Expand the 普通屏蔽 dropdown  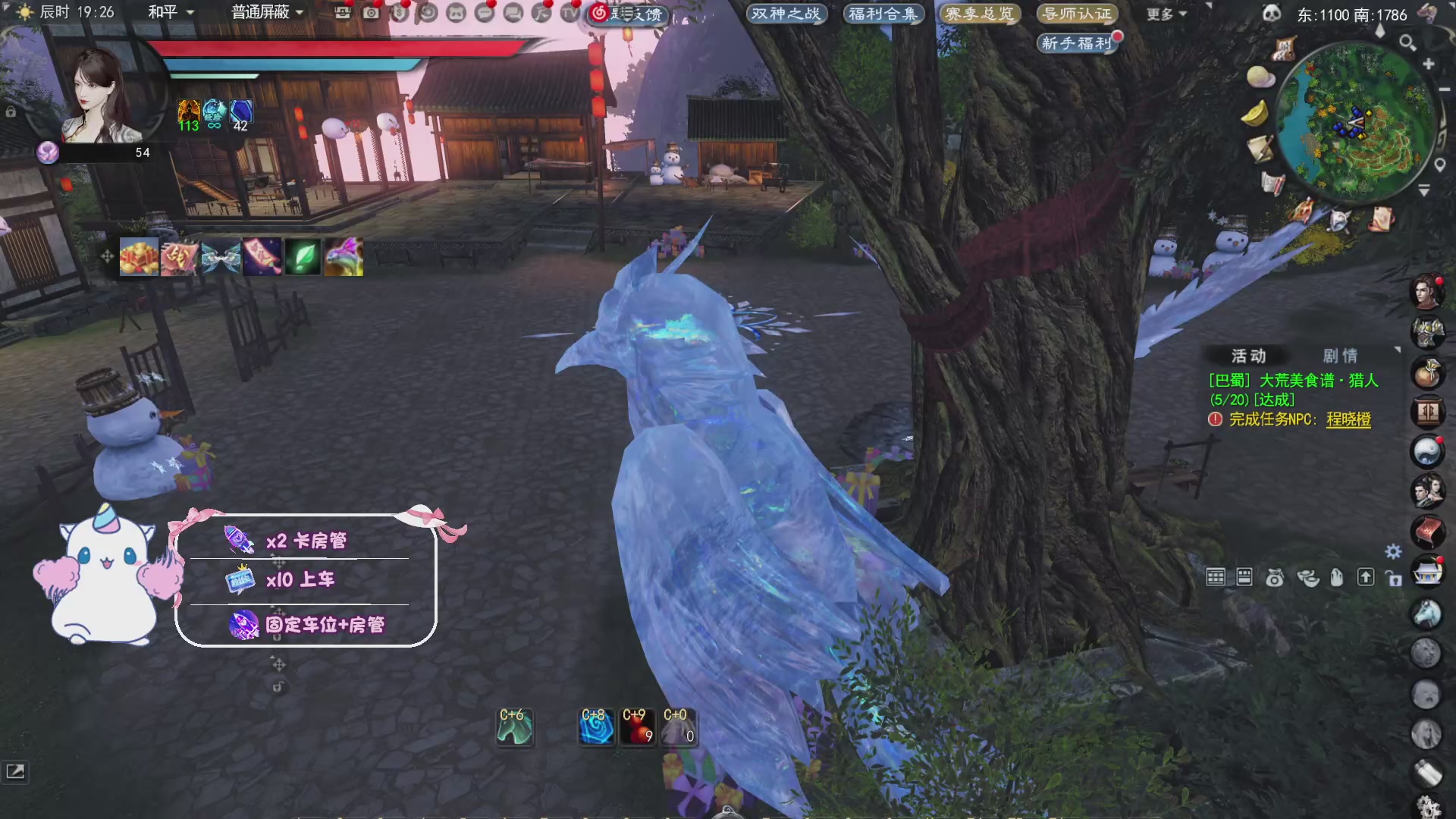coord(262,13)
